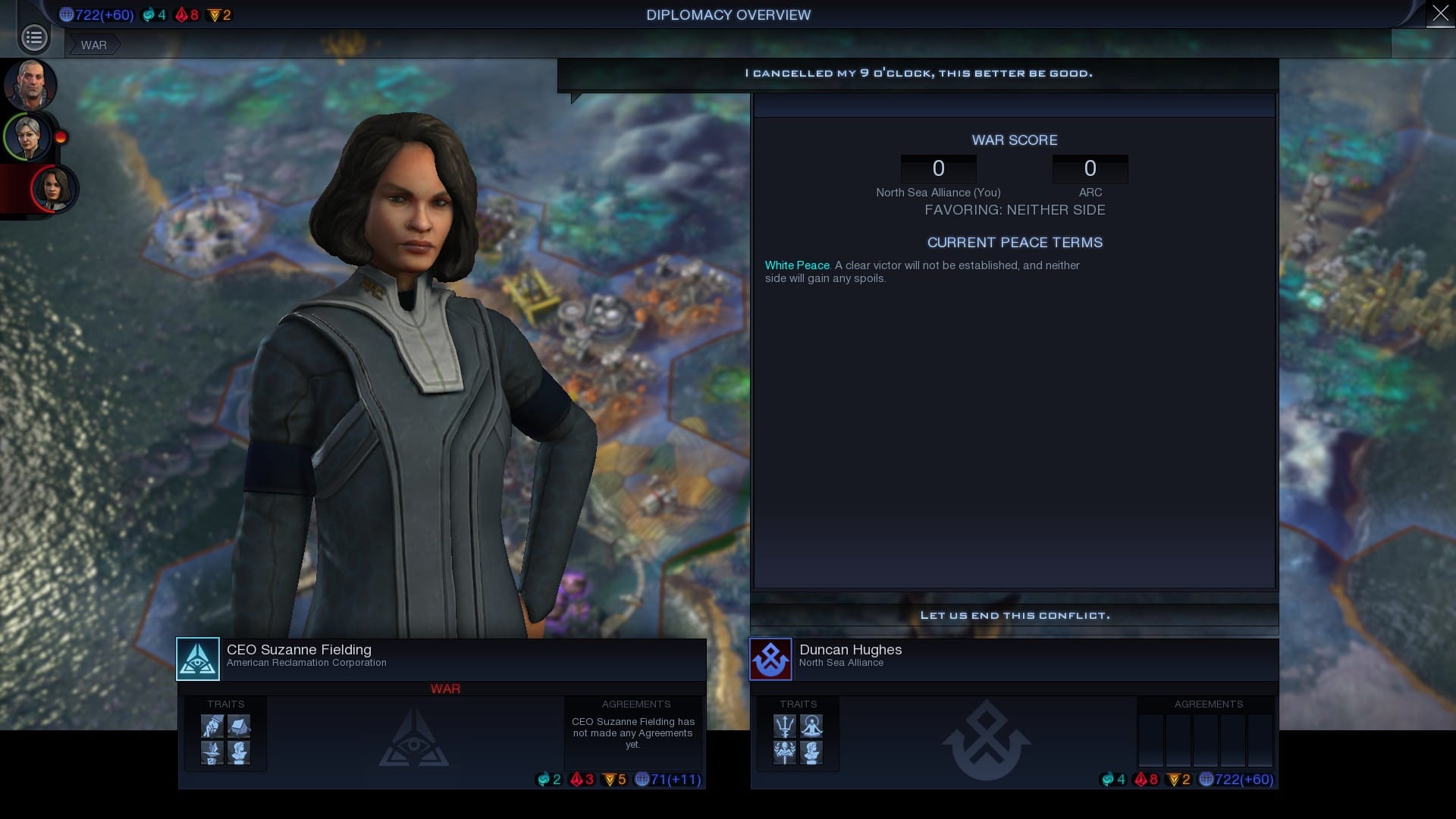The width and height of the screenshot is (1456, 819).
Task: Click the red notification orb beside gray-haired leader
Action: pyautogui.click(x=61, y=137)
